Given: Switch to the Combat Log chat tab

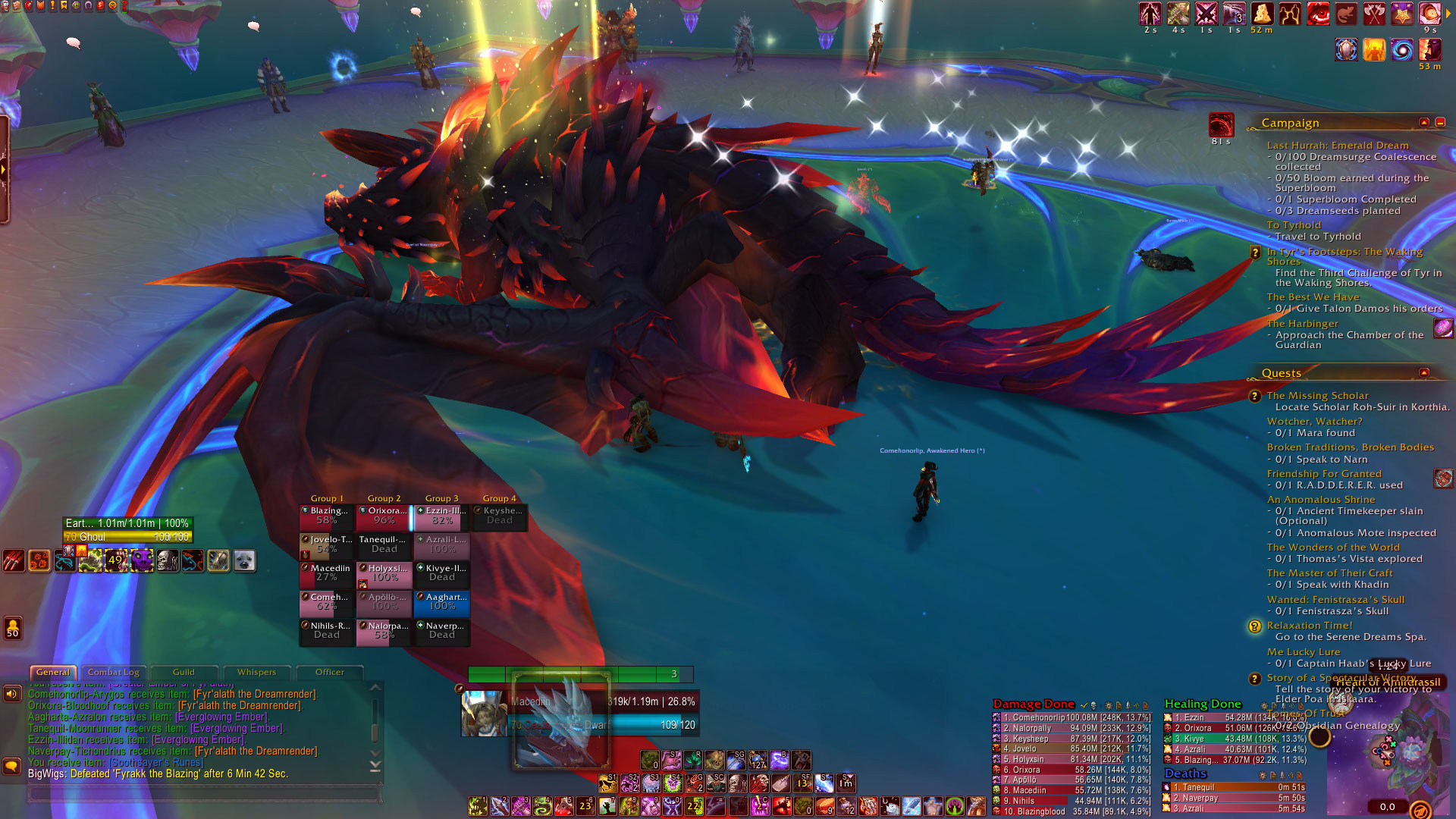Looking at the screenshot, I should pyautogui.click(x=113, y=673).
